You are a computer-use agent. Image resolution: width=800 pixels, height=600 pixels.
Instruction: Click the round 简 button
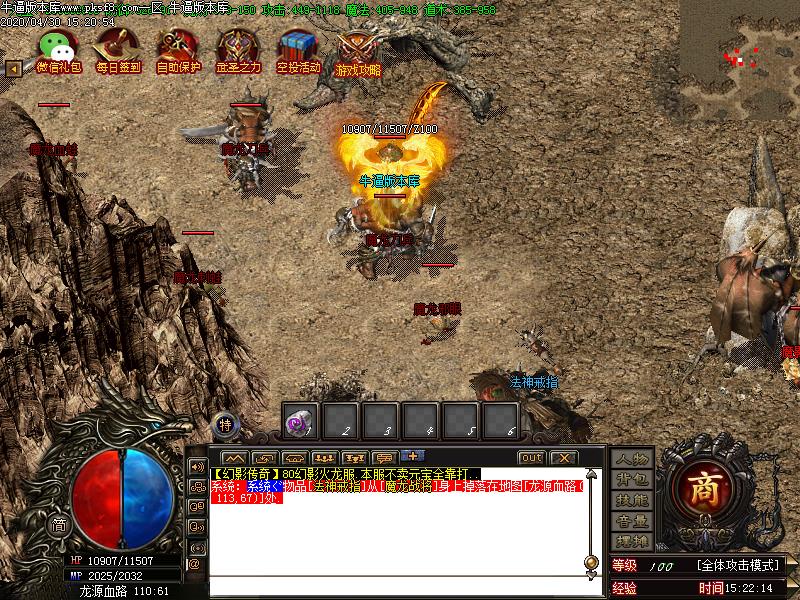(60, 526)
